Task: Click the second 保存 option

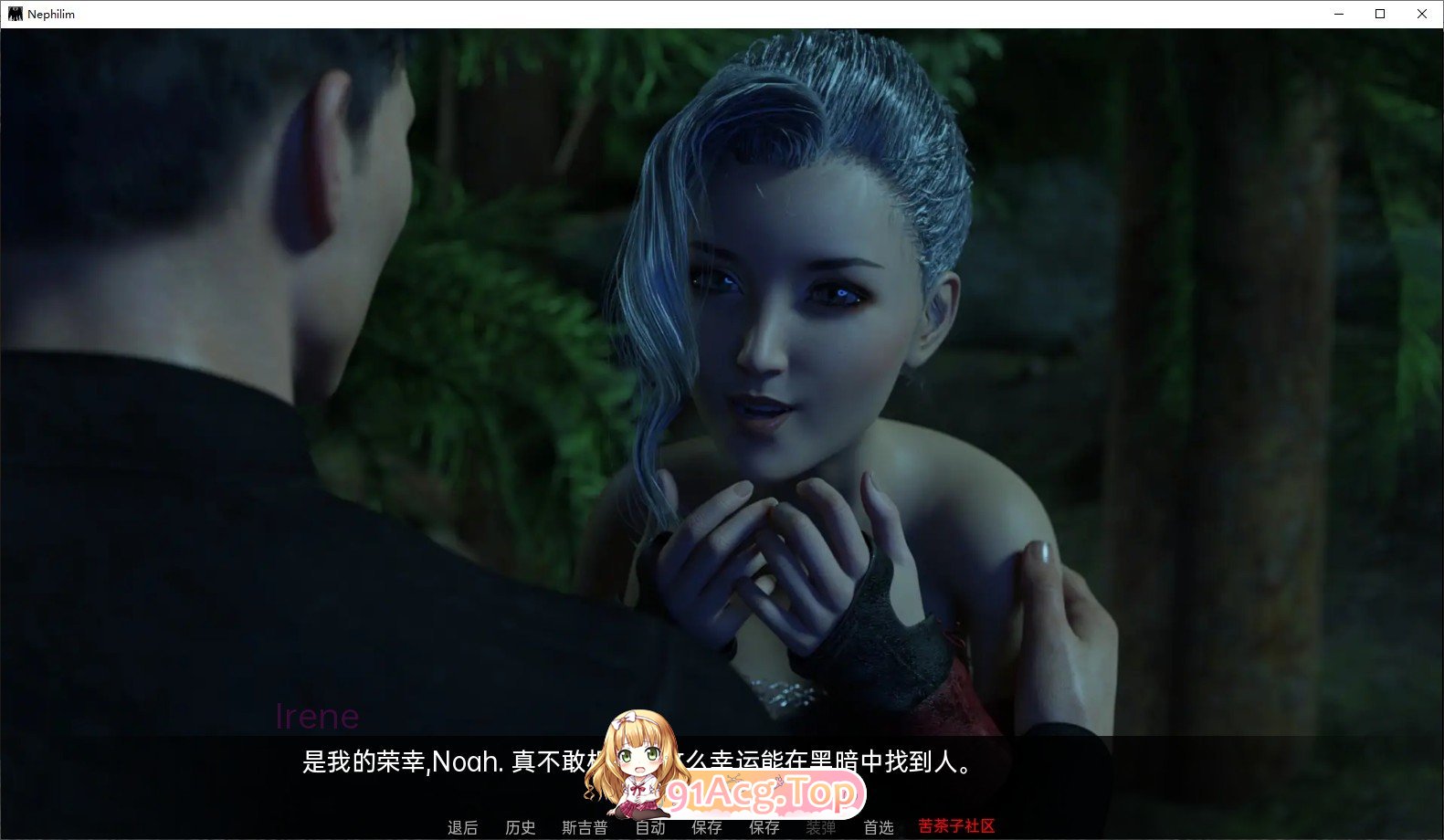Action: point(765,827)
